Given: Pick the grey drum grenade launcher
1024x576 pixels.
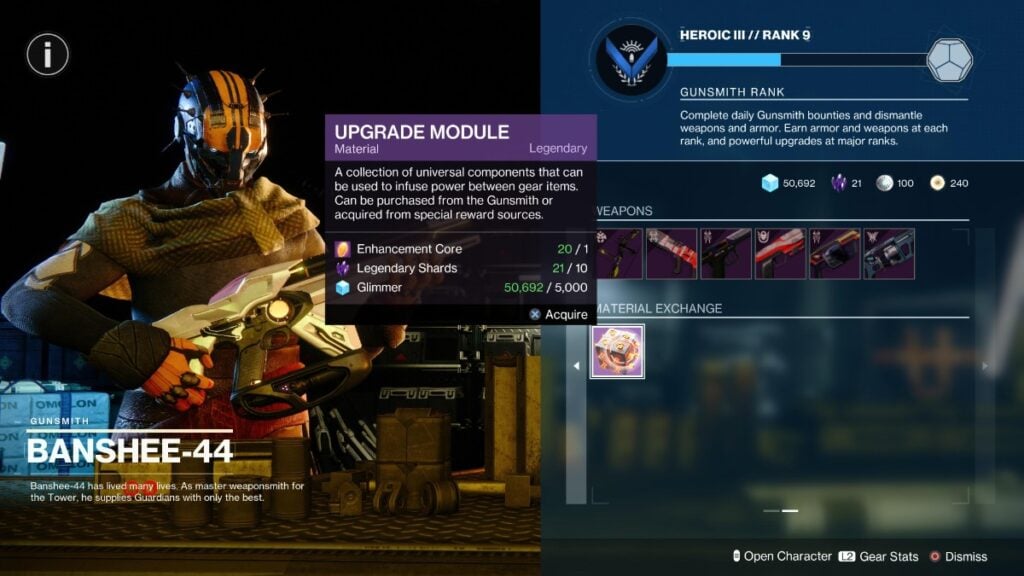Looking at the screenshot, I should coord(888,253).
